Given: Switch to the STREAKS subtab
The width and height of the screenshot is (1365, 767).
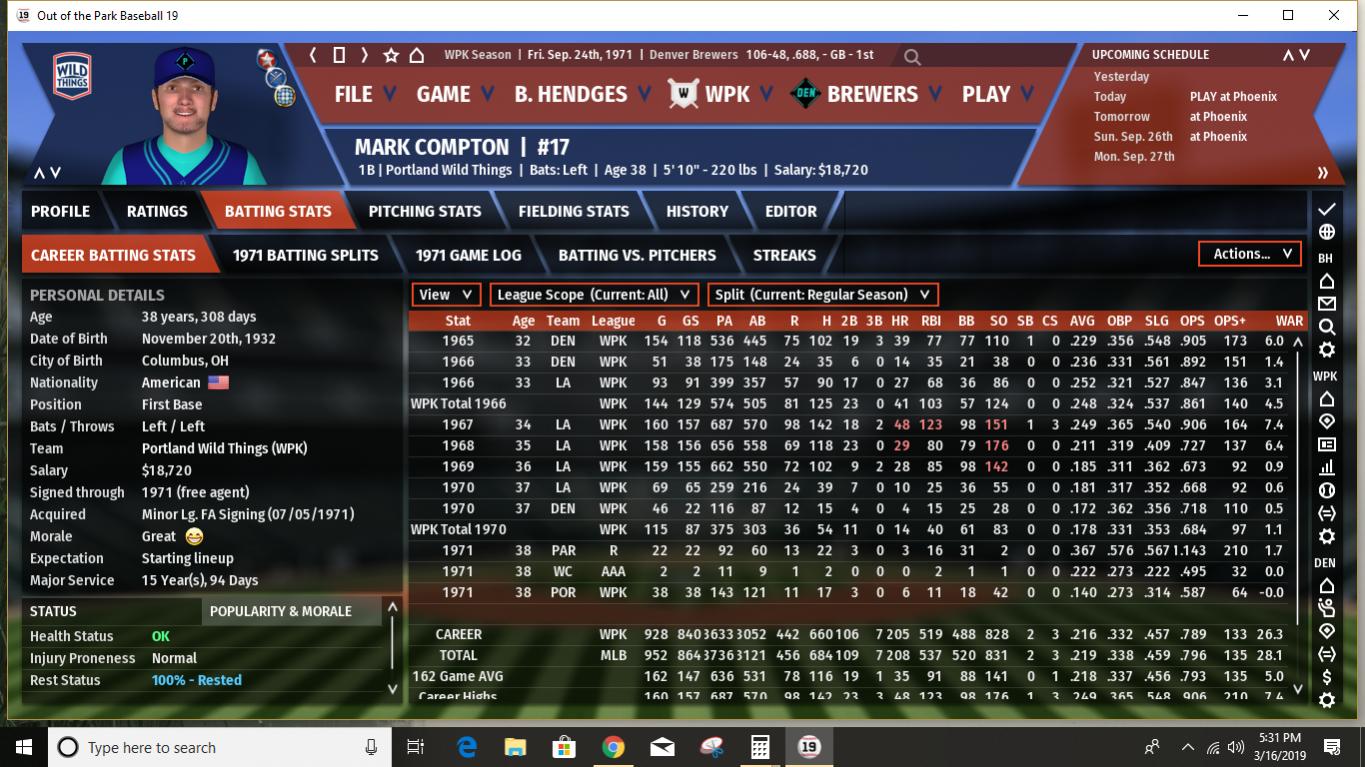Looking at the screenshot, I should coord(784,255).
